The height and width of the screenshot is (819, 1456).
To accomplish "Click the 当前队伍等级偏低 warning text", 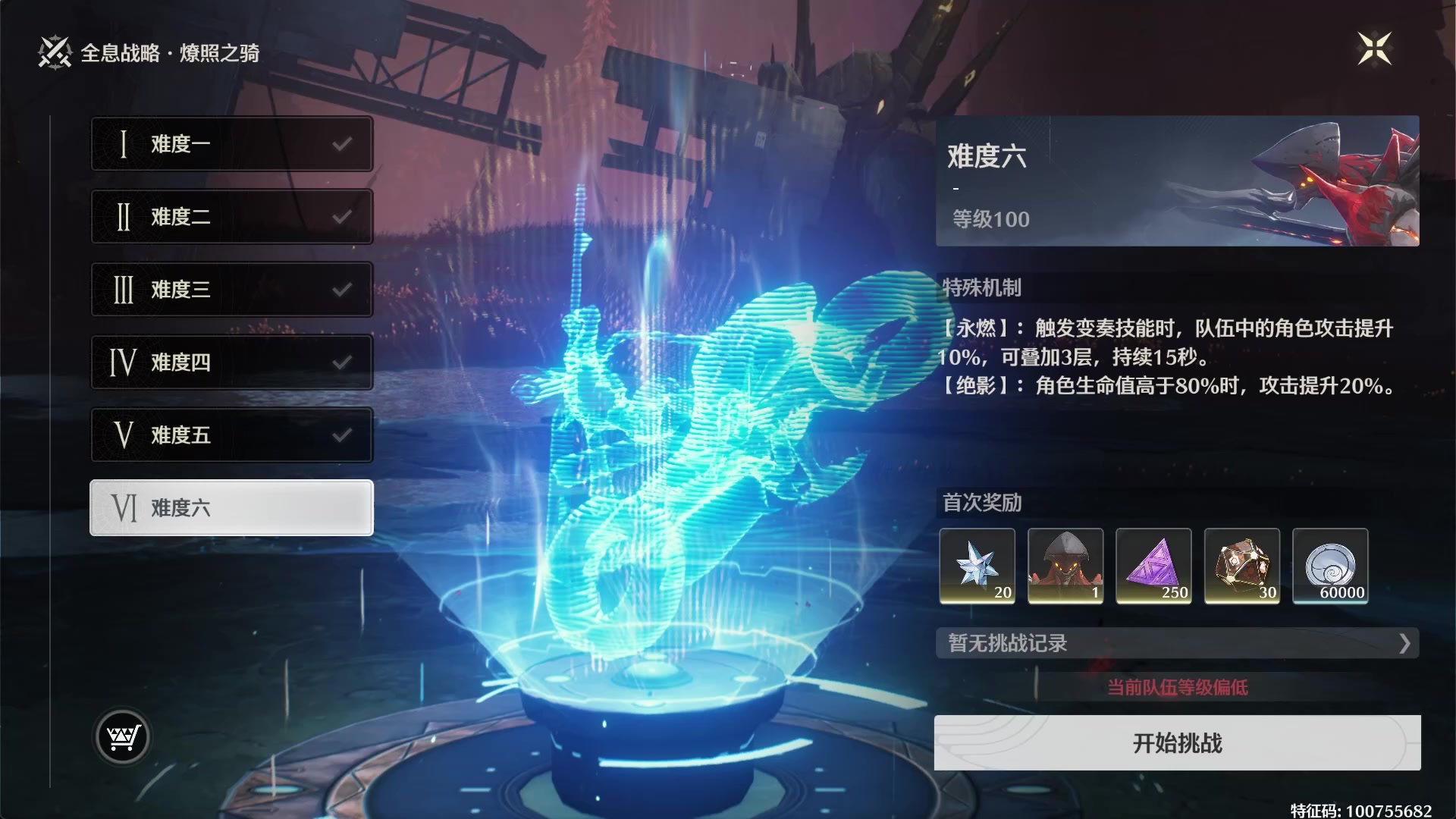I will (x=1176, y=689).
